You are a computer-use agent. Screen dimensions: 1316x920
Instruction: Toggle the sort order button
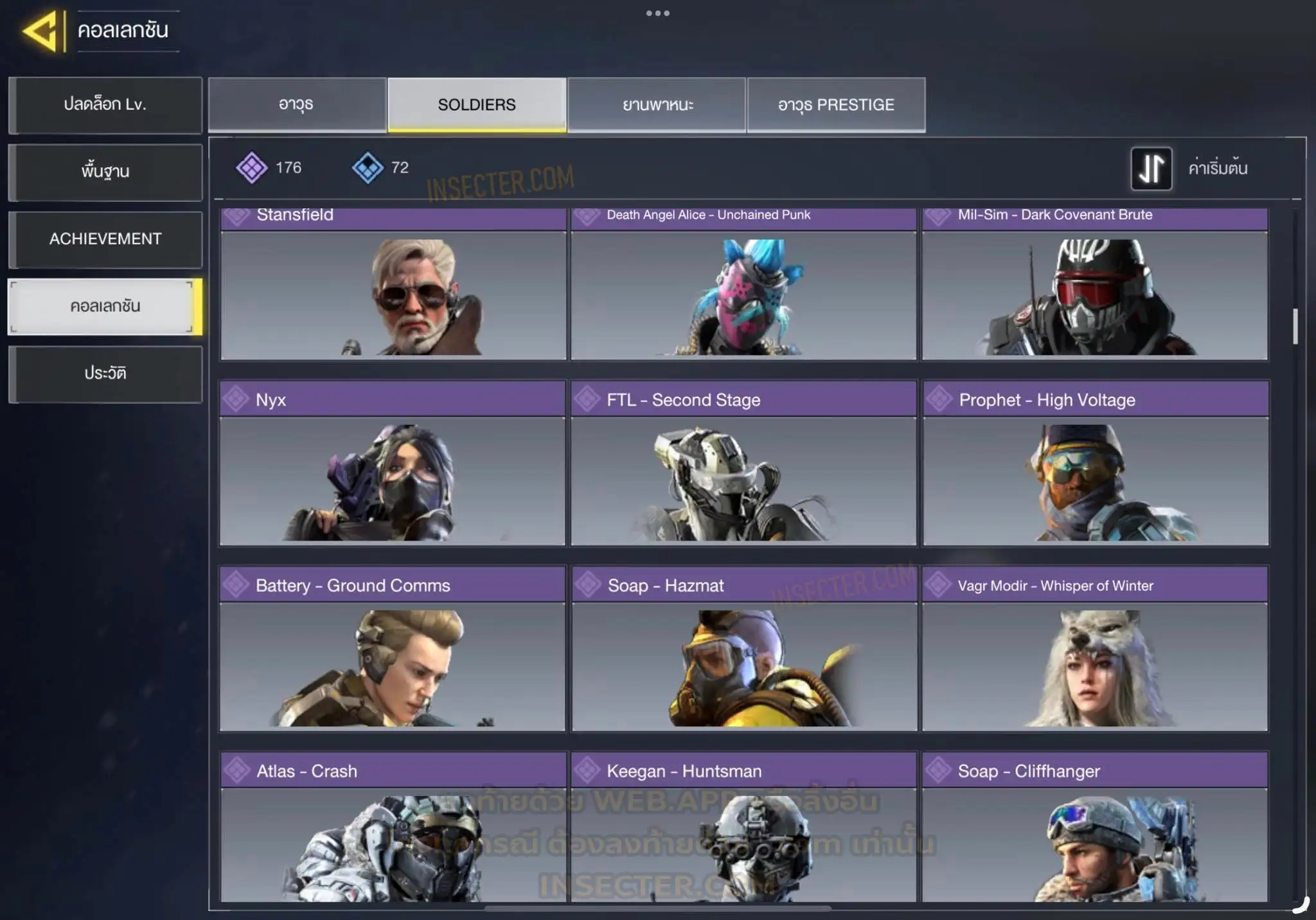coord(1151,168)
